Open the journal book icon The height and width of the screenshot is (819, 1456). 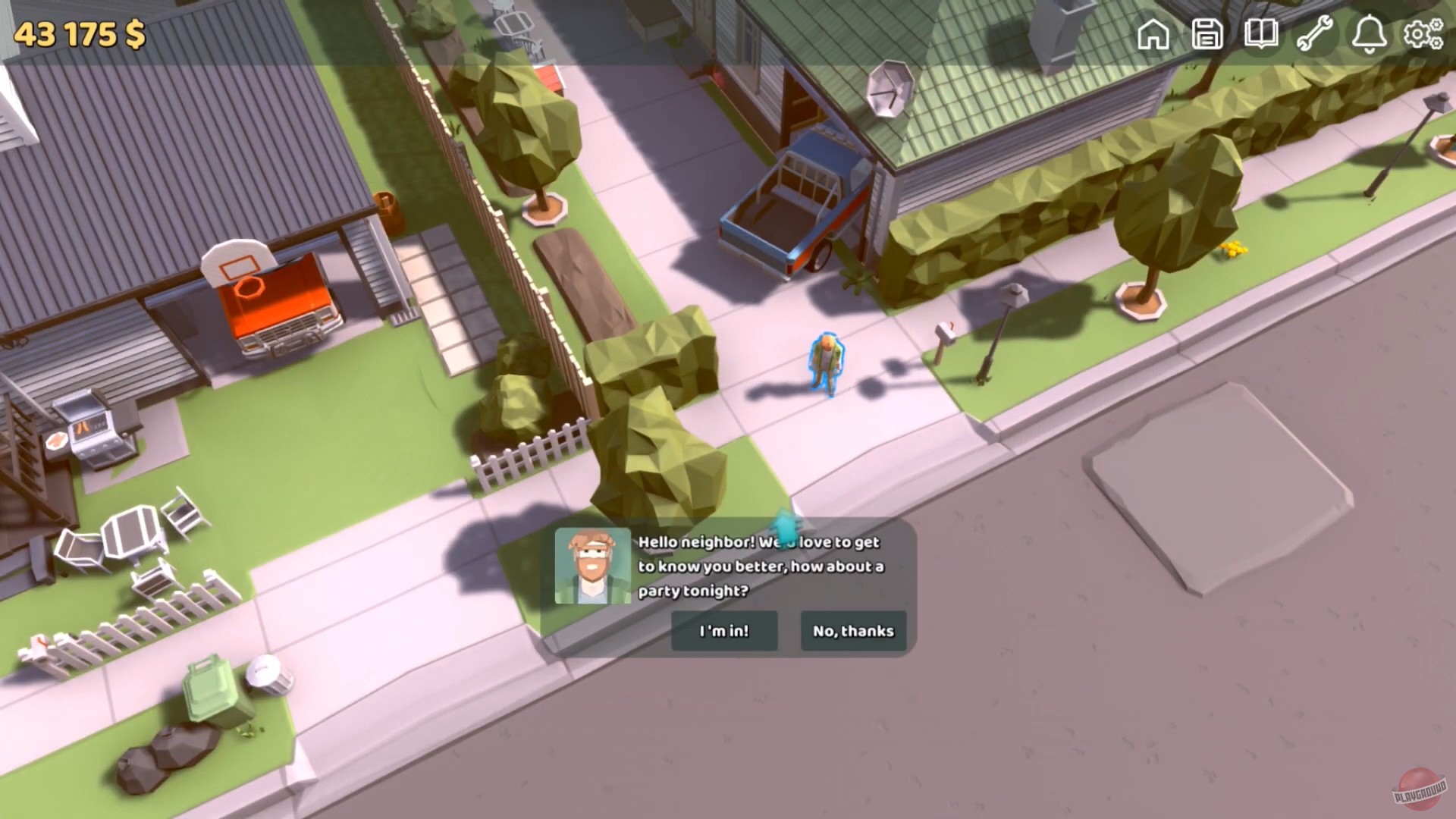pyautogui.click(x=1262, y=34)
